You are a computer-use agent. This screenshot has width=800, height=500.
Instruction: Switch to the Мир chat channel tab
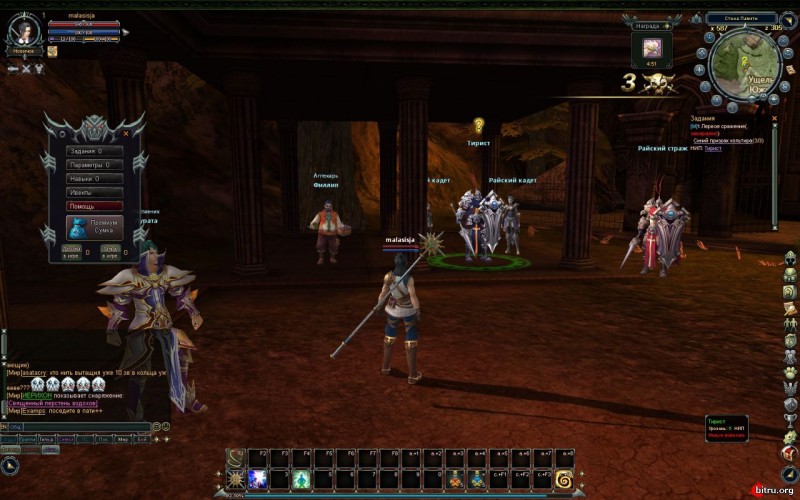pyautogui.click(x=122, y=439)
